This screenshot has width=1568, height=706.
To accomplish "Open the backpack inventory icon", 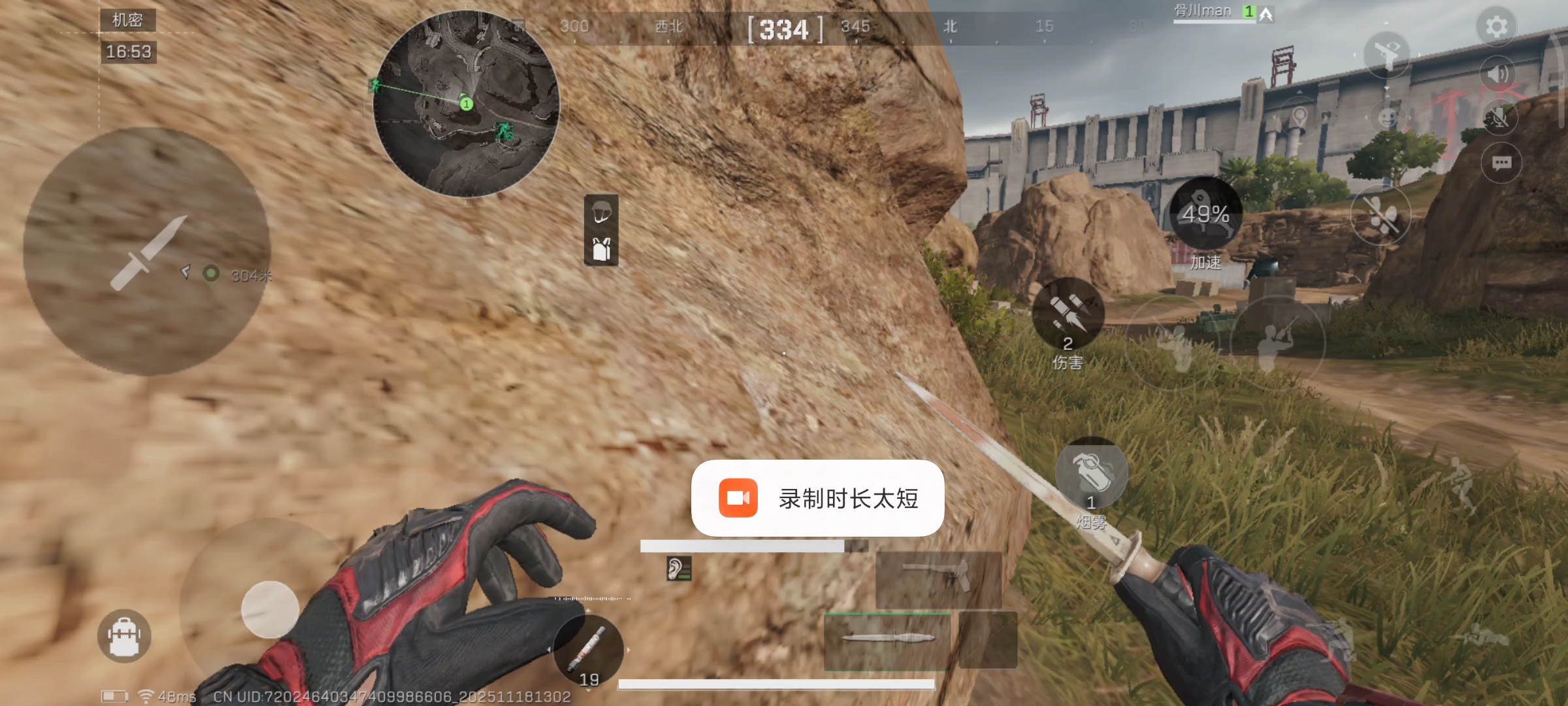I will click(x=123, y=635).
